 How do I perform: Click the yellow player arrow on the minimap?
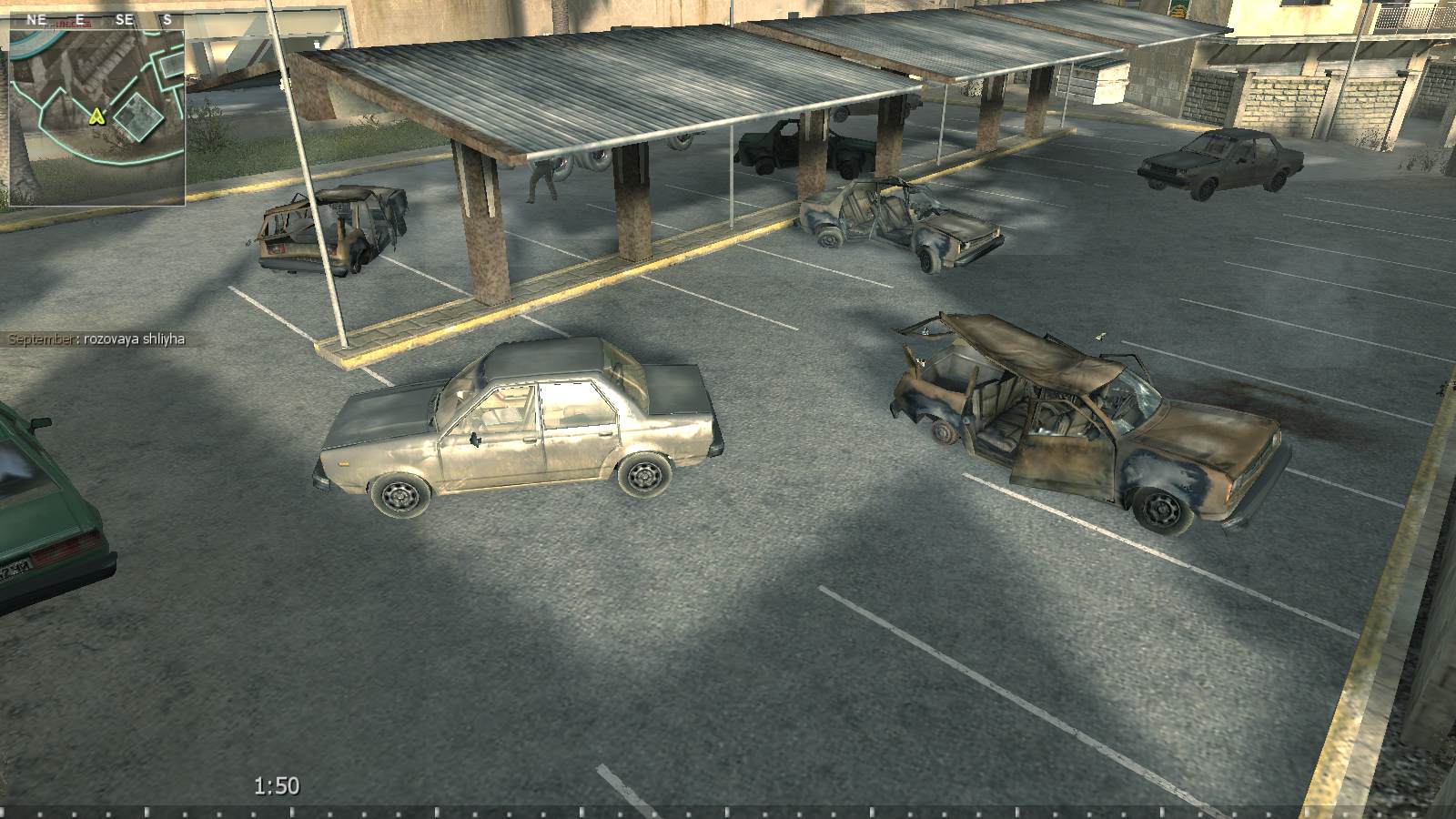tap(97, 116)
